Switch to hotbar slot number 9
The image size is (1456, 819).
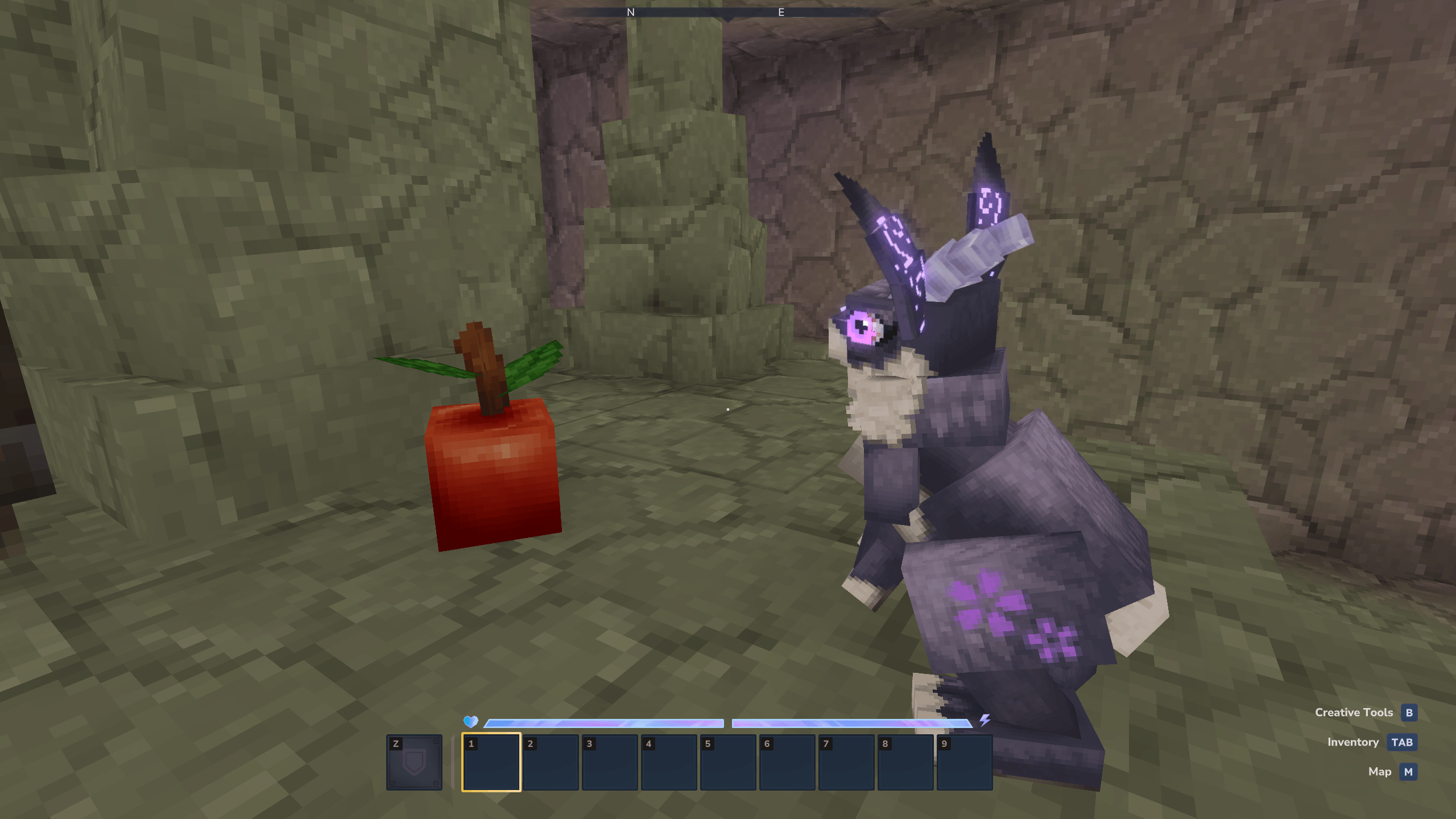(x=965, y=762)
